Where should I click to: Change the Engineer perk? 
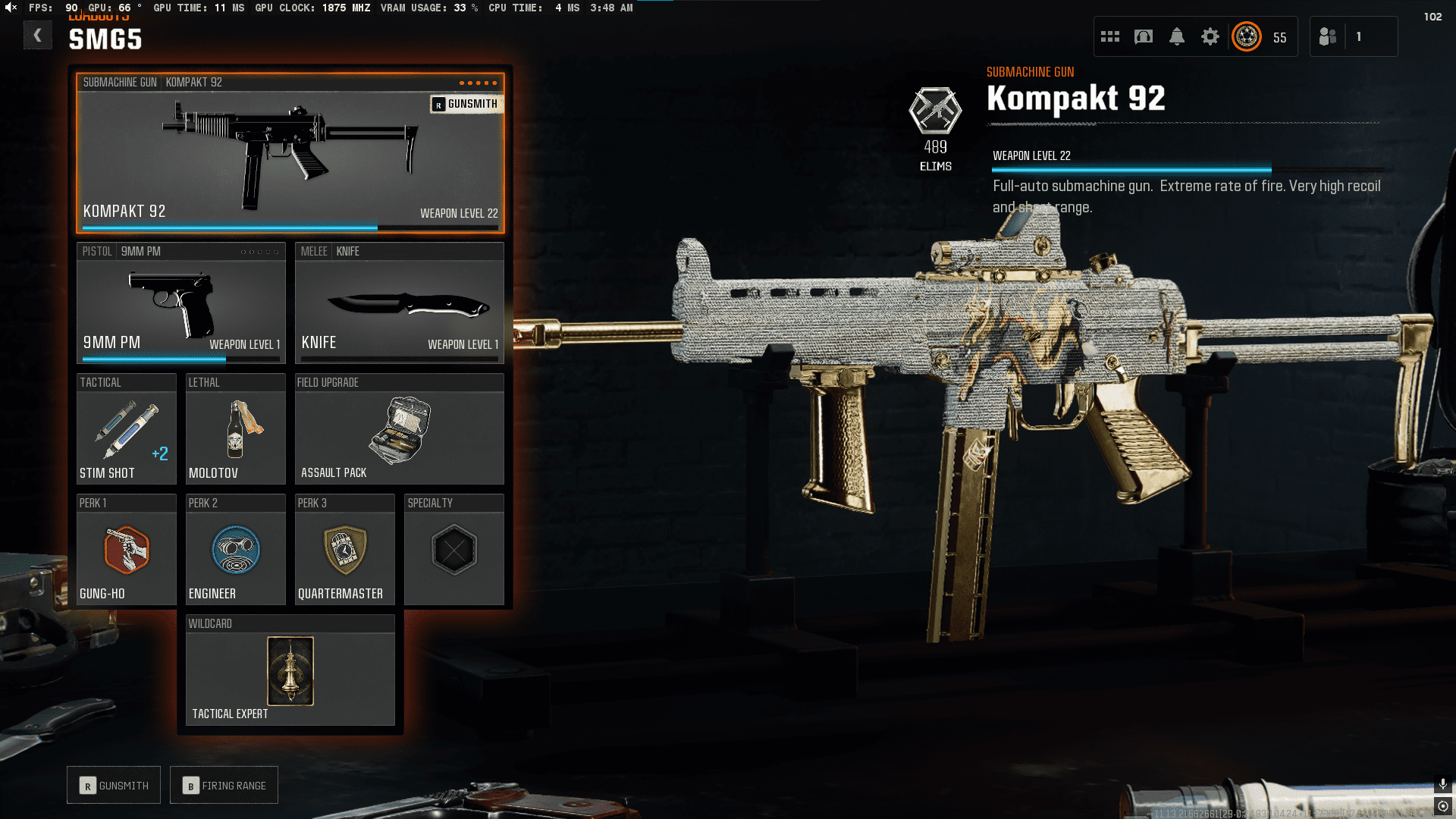(235, 550)
